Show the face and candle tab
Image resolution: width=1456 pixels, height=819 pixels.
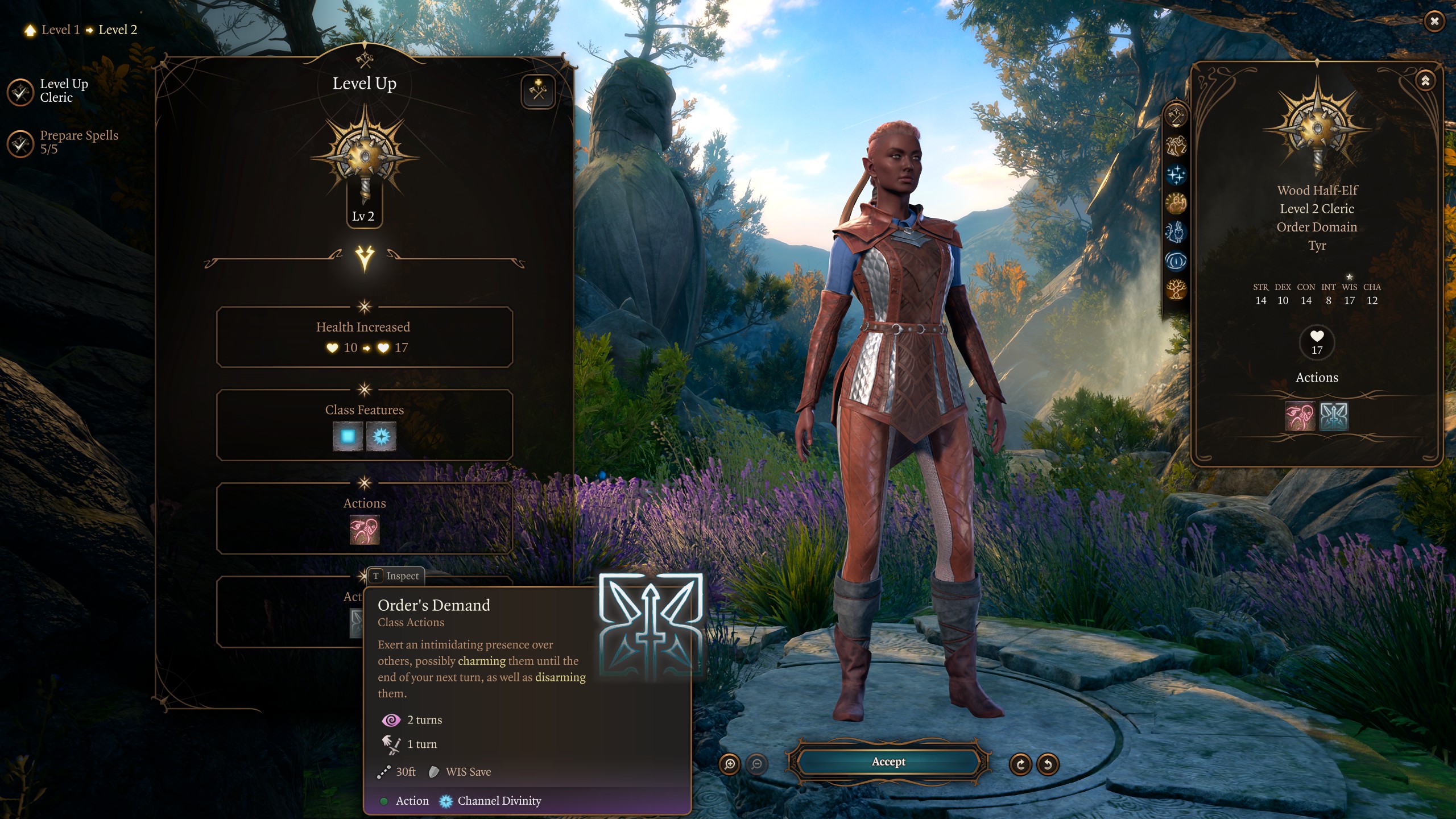click(1176, 232)
